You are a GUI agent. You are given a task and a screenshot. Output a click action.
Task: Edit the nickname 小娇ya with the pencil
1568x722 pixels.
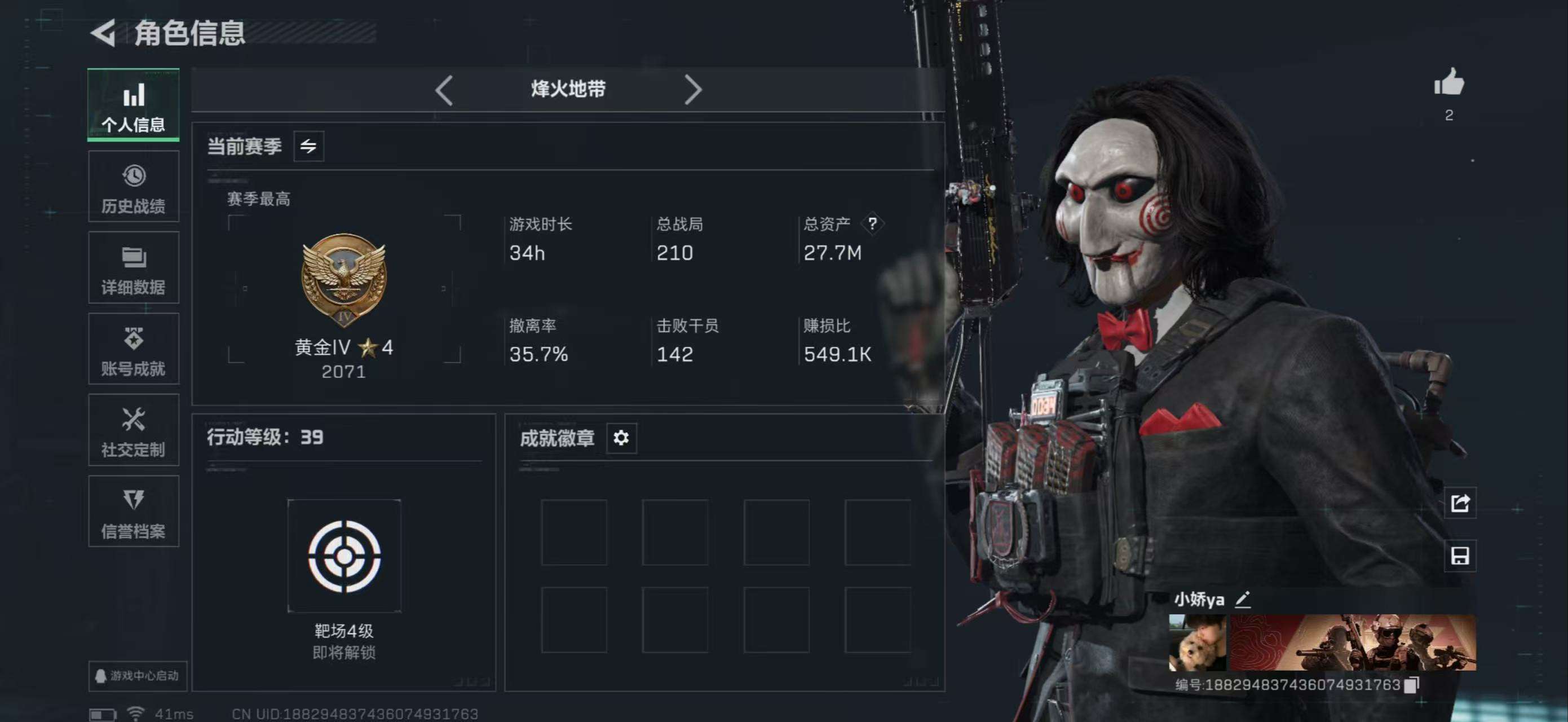pyautogui.click(x=1244, y=600)
